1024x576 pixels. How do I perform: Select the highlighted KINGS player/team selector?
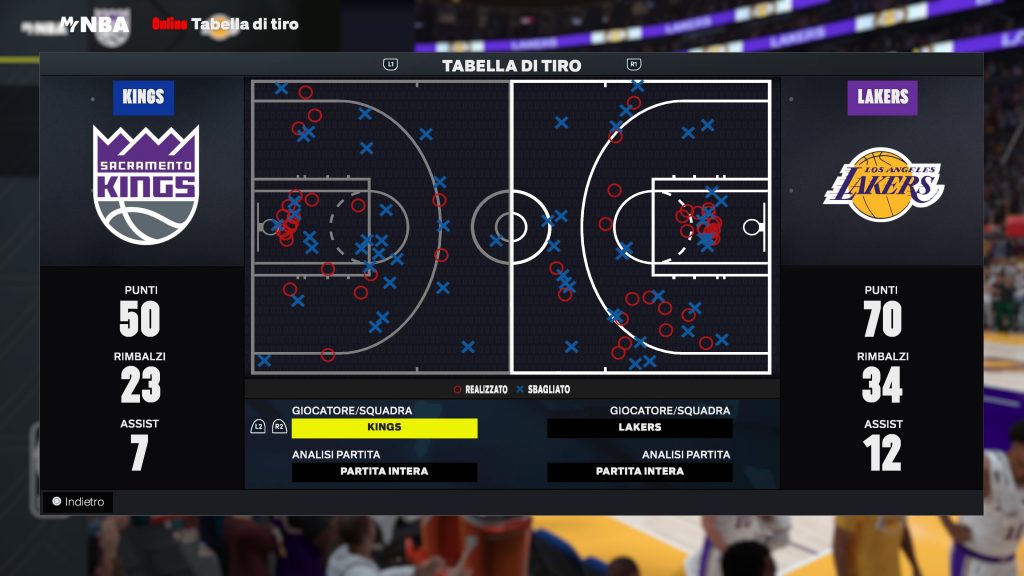[384, 428]
